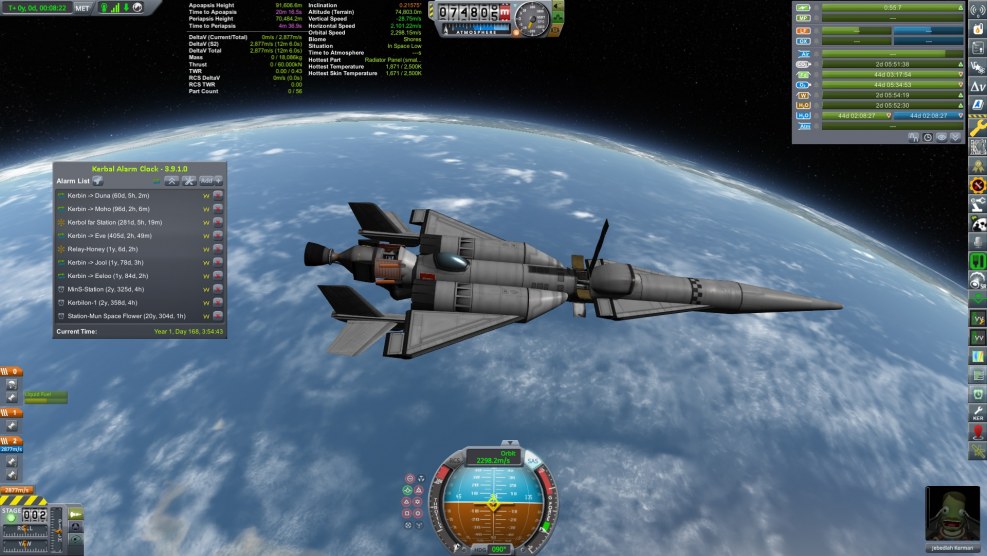Toggle the clock icon in resource panel
The width and height of the screenshot is (987, 556).
[x=929, y=137]
